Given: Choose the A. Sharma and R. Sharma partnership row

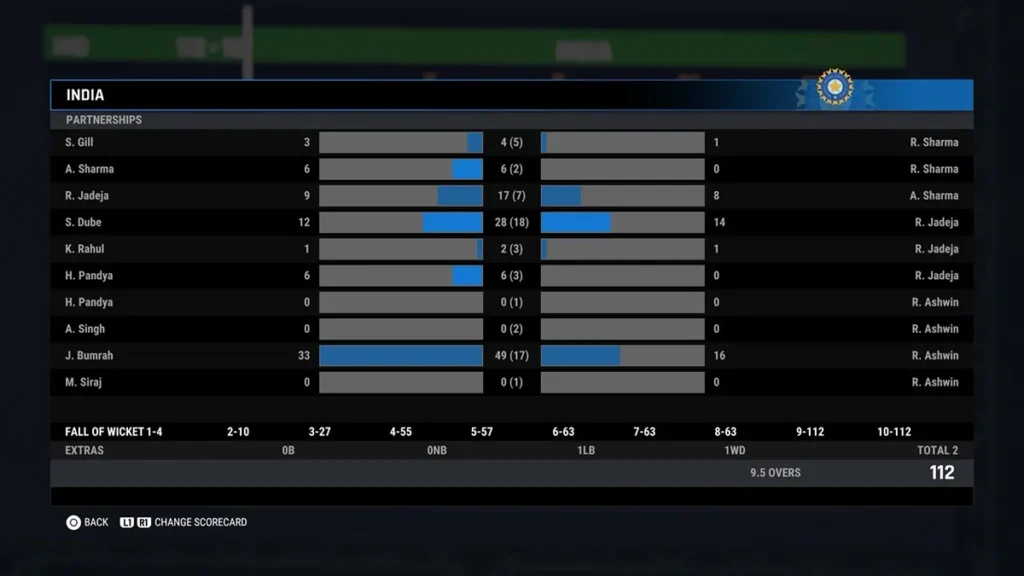Looking at the screenshot, I should pos(511,169).
